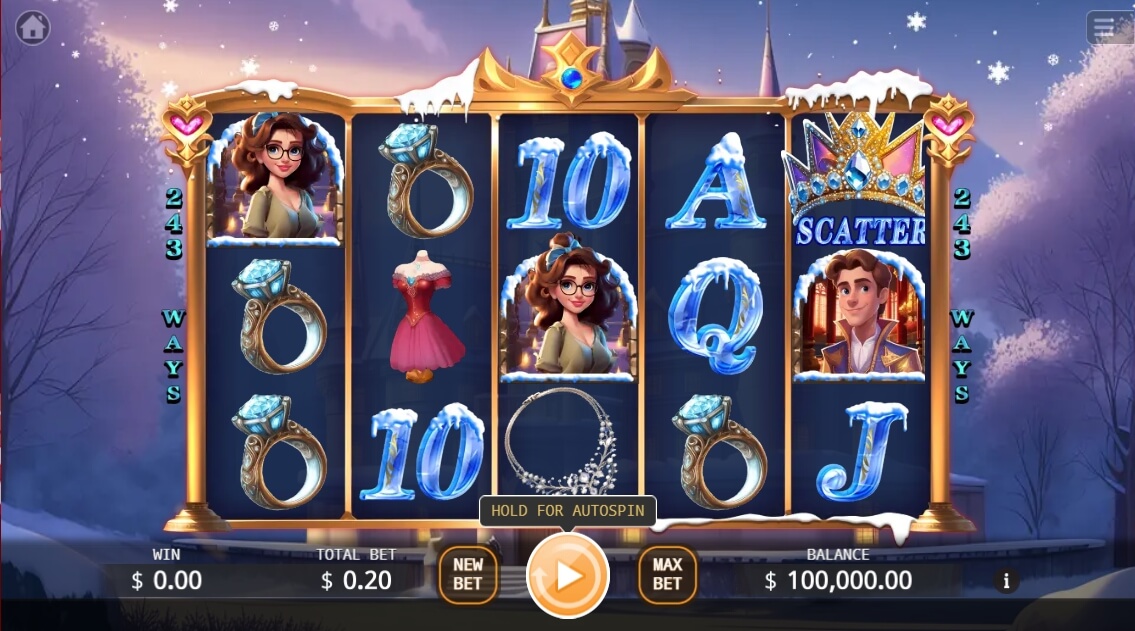Set the Max Bet
The height and width of the screenshot is (631, 1135).
[667, 575]
